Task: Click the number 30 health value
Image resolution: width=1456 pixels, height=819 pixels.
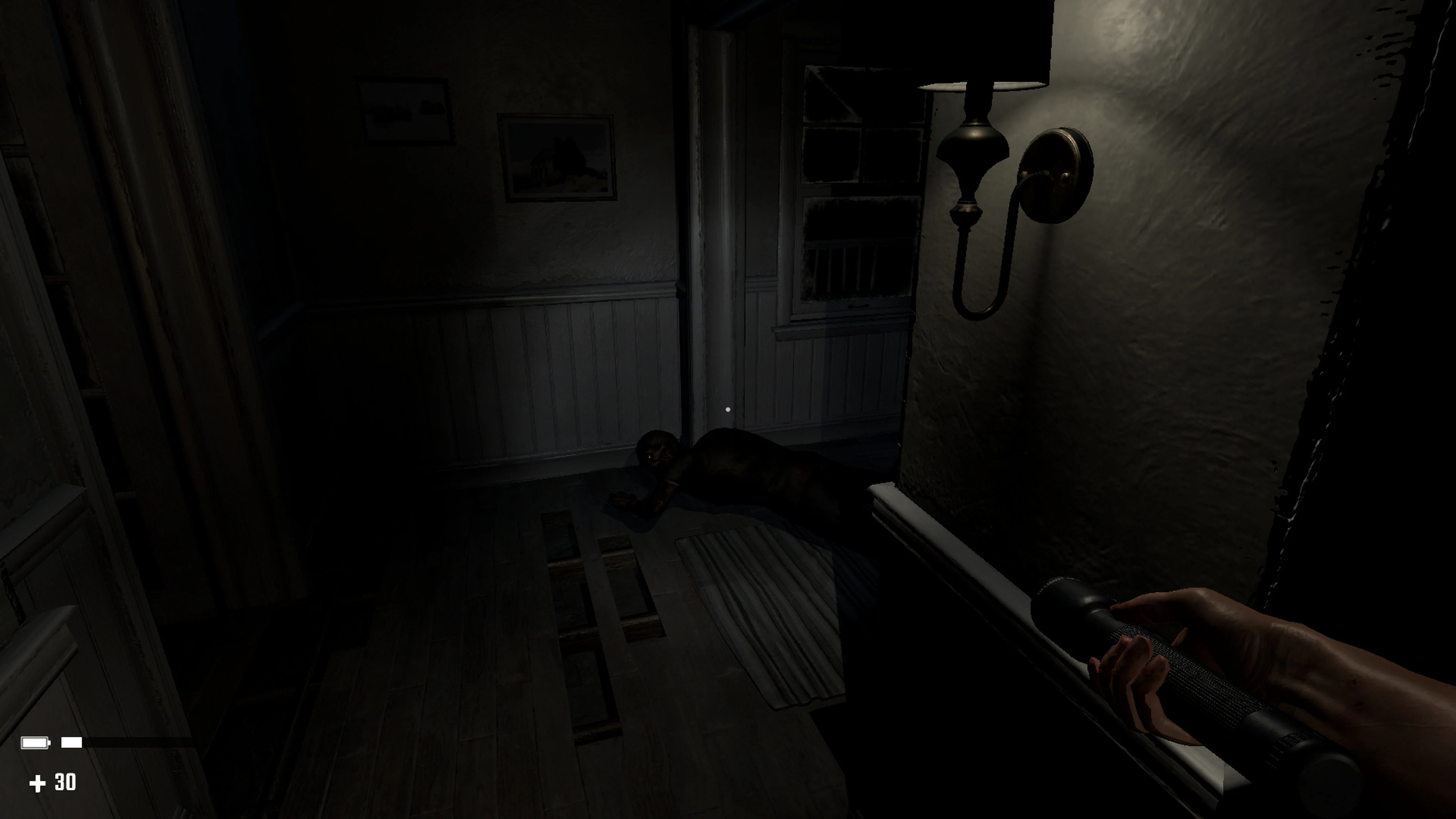Action: [66, 782]
